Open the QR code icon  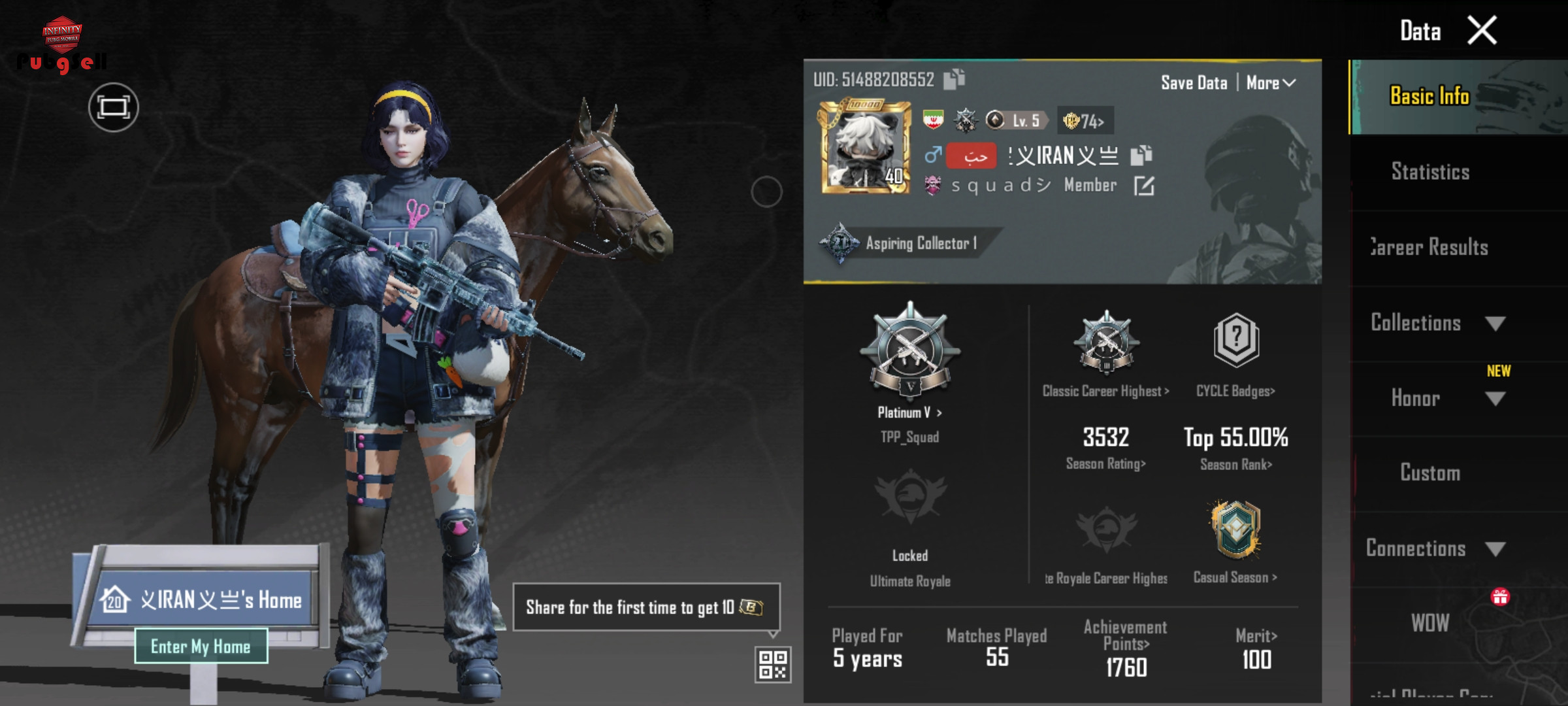[x=773, y=664]
